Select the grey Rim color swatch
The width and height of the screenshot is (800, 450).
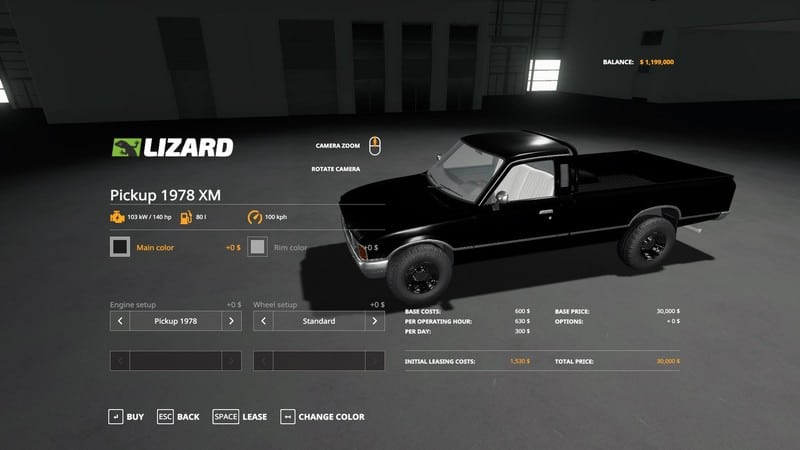(x=257, y=247)
